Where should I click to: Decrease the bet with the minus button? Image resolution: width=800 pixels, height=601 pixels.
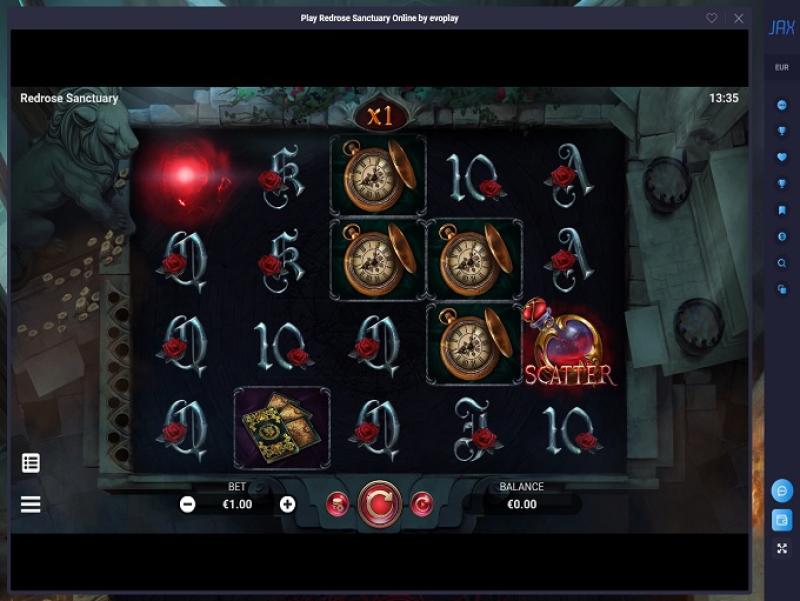[x=187, y=504]
